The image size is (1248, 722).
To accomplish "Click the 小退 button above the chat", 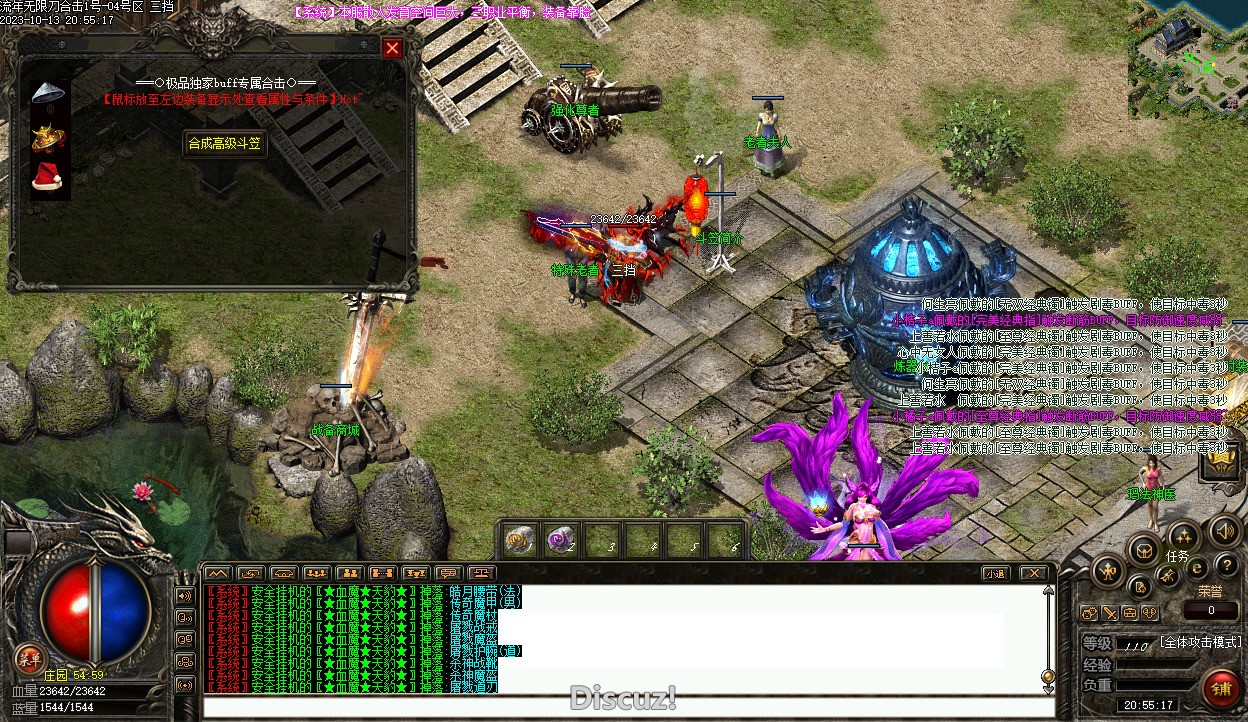I will coord(994,573).
